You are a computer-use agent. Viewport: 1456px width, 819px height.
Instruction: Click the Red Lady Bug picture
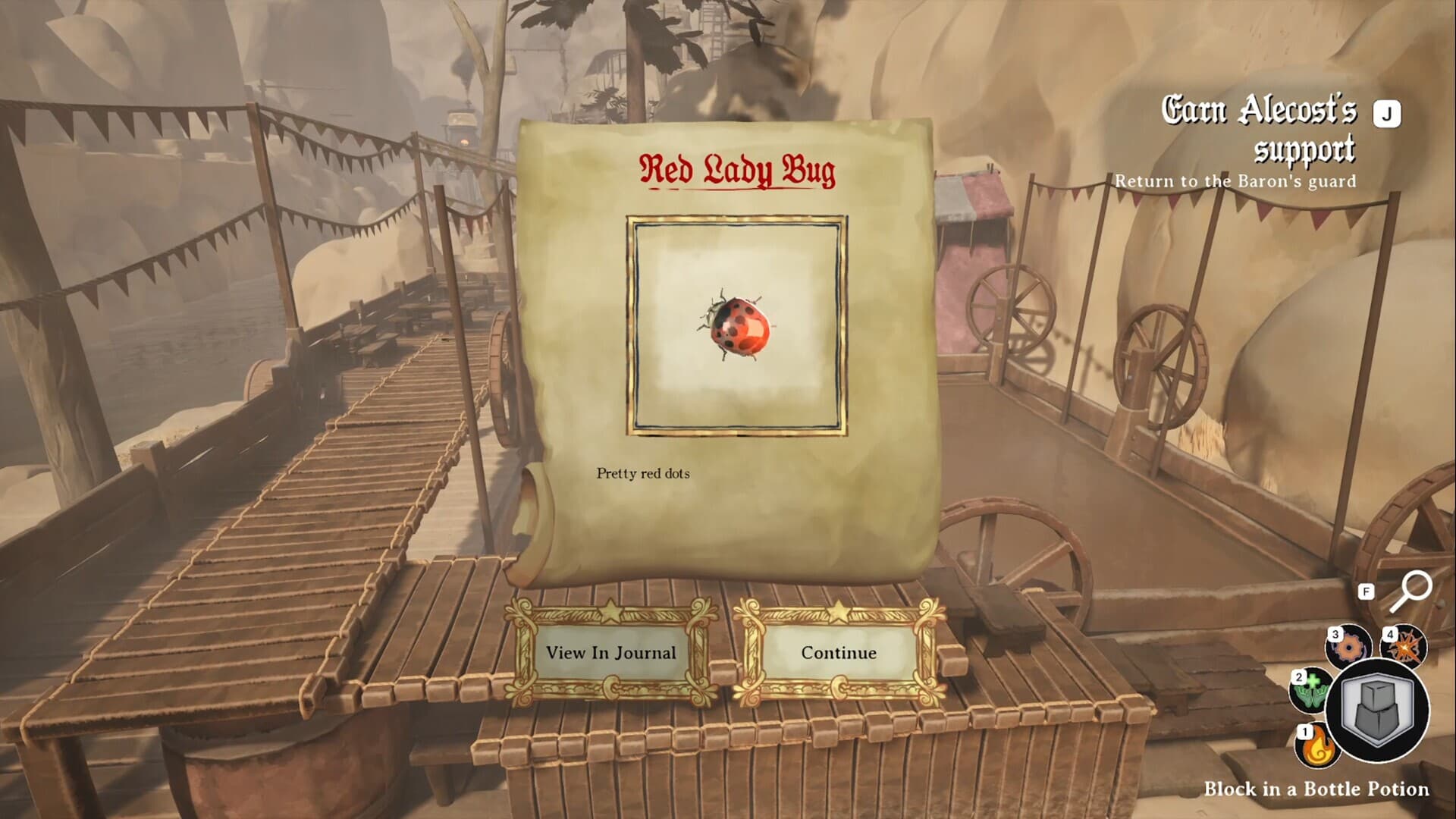736,326
